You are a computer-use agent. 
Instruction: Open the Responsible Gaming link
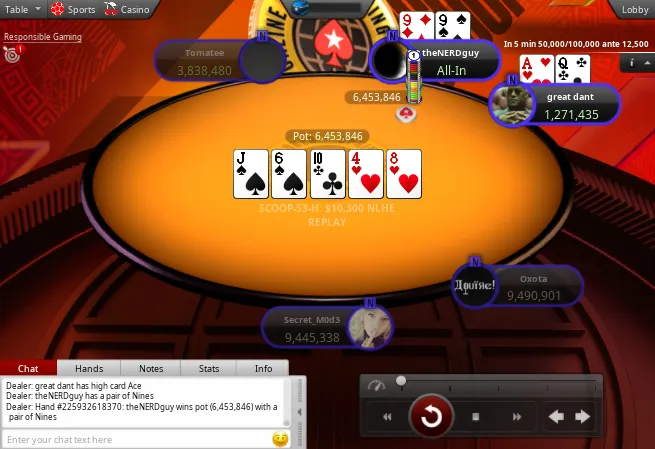(x=42, y=37)
